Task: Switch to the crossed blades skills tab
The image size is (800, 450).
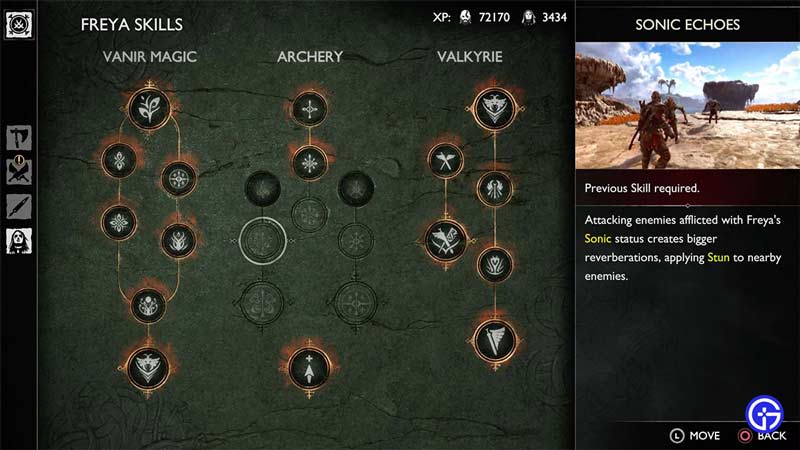Action: click(19, 172)
